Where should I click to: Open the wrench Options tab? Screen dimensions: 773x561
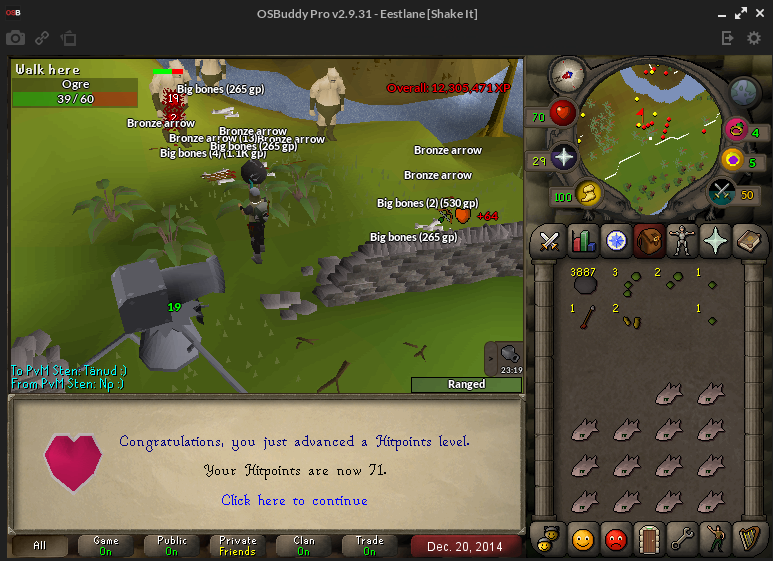coord(682,539)
